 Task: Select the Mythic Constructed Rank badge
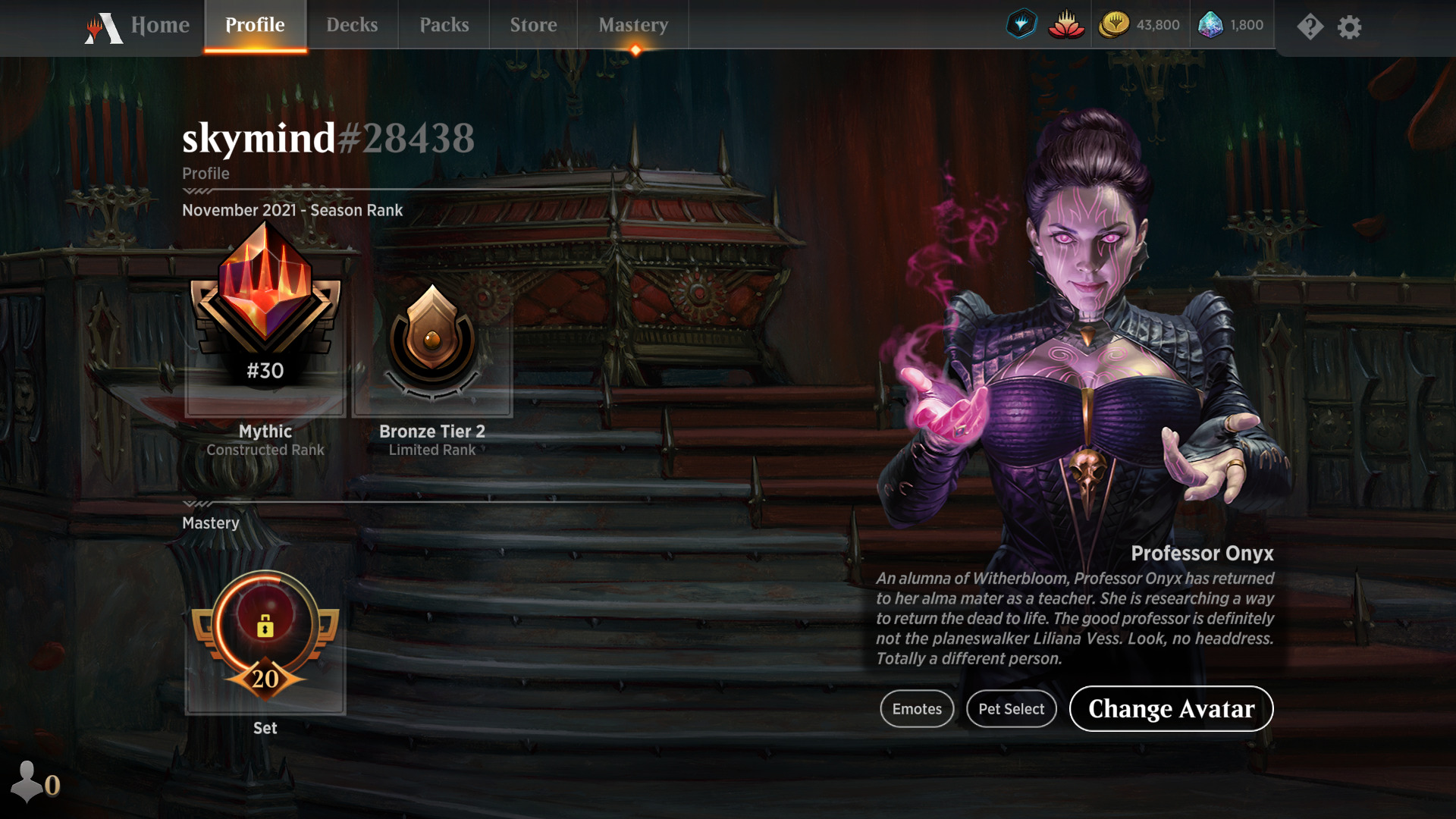click(265, 318)
